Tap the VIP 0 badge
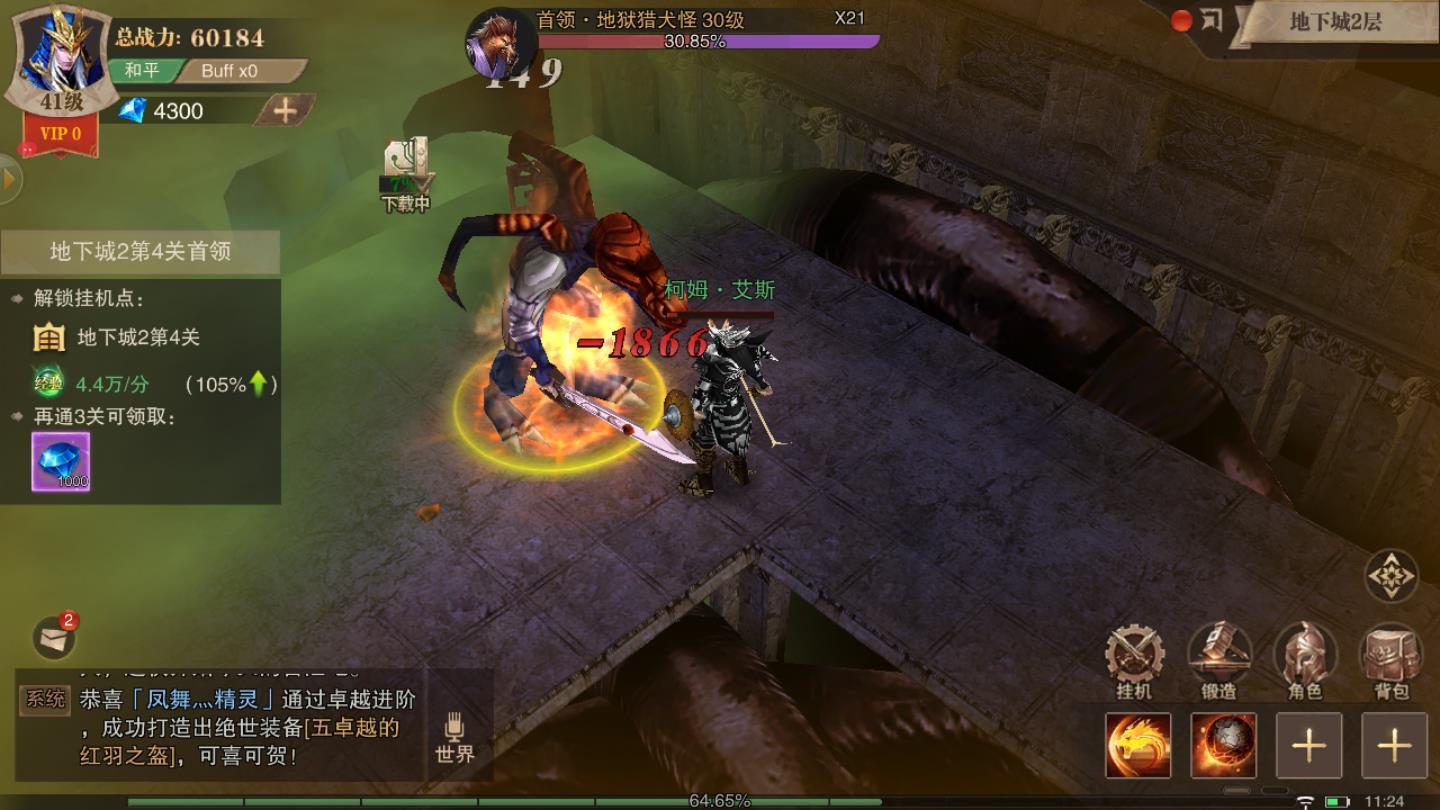Image resolution: width=1440 pixels, height=810 pixels. coord(61,134)
